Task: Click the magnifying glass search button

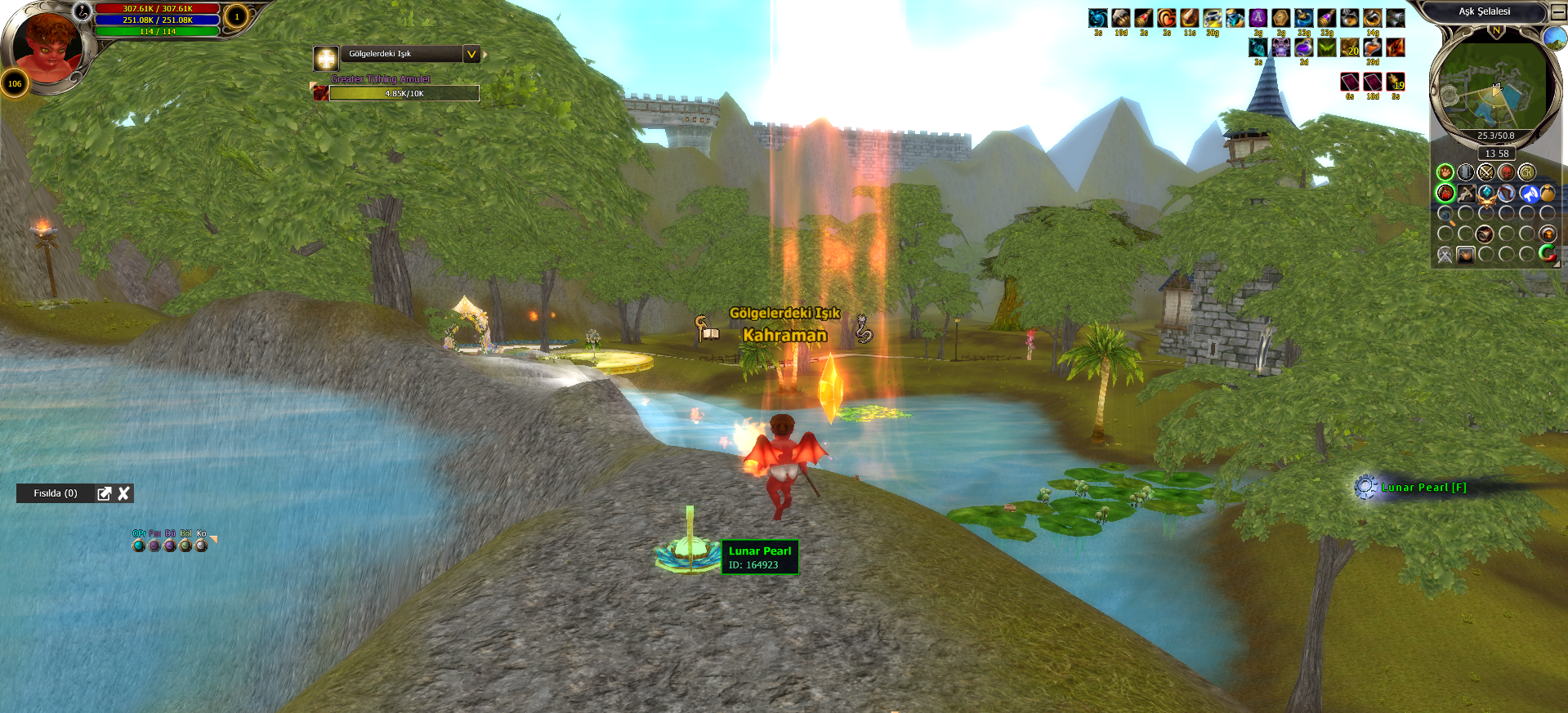Action: point(1445,215)
